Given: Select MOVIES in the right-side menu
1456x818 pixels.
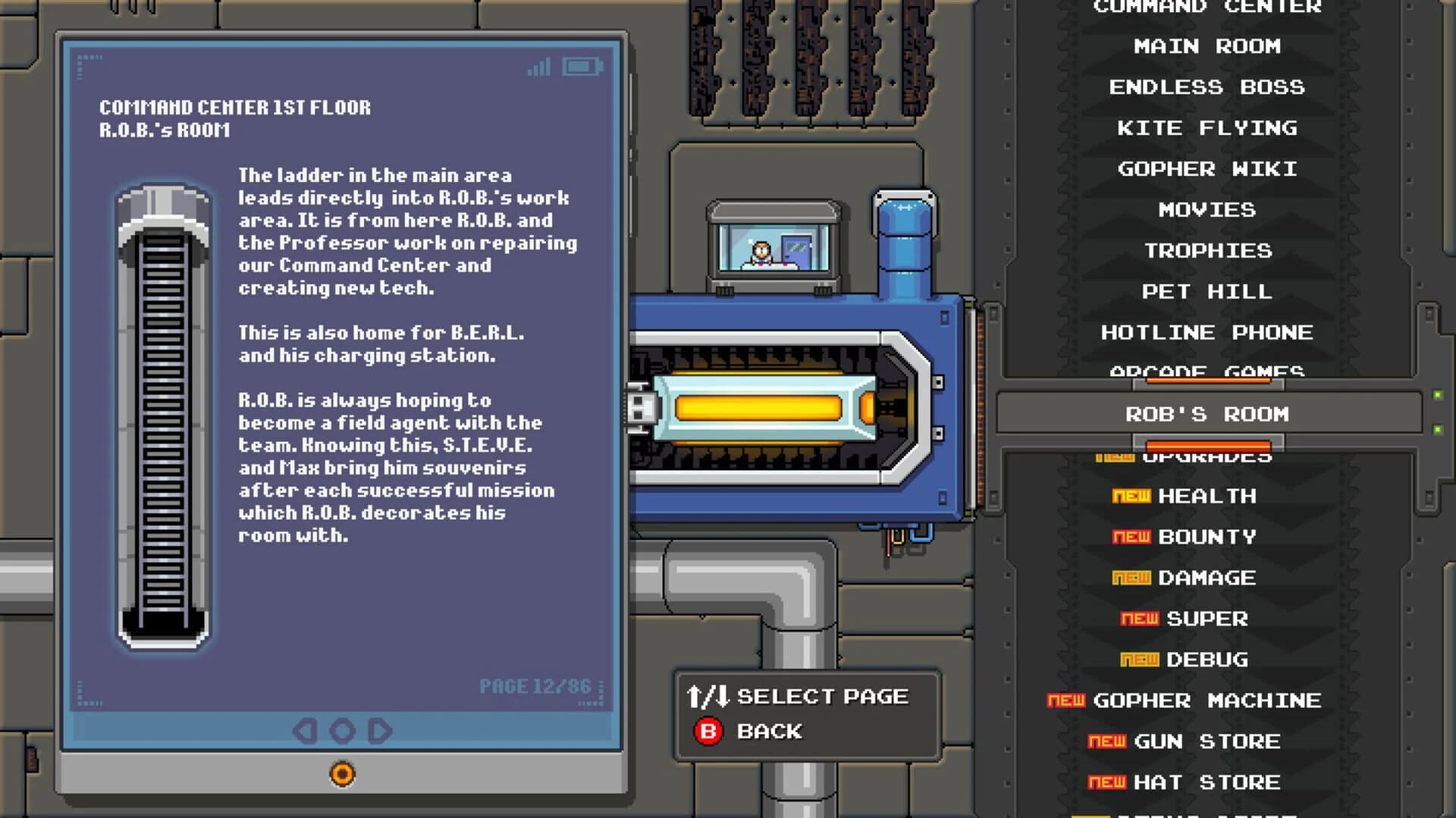Looking at the screenshot, I should (1207, 209).
